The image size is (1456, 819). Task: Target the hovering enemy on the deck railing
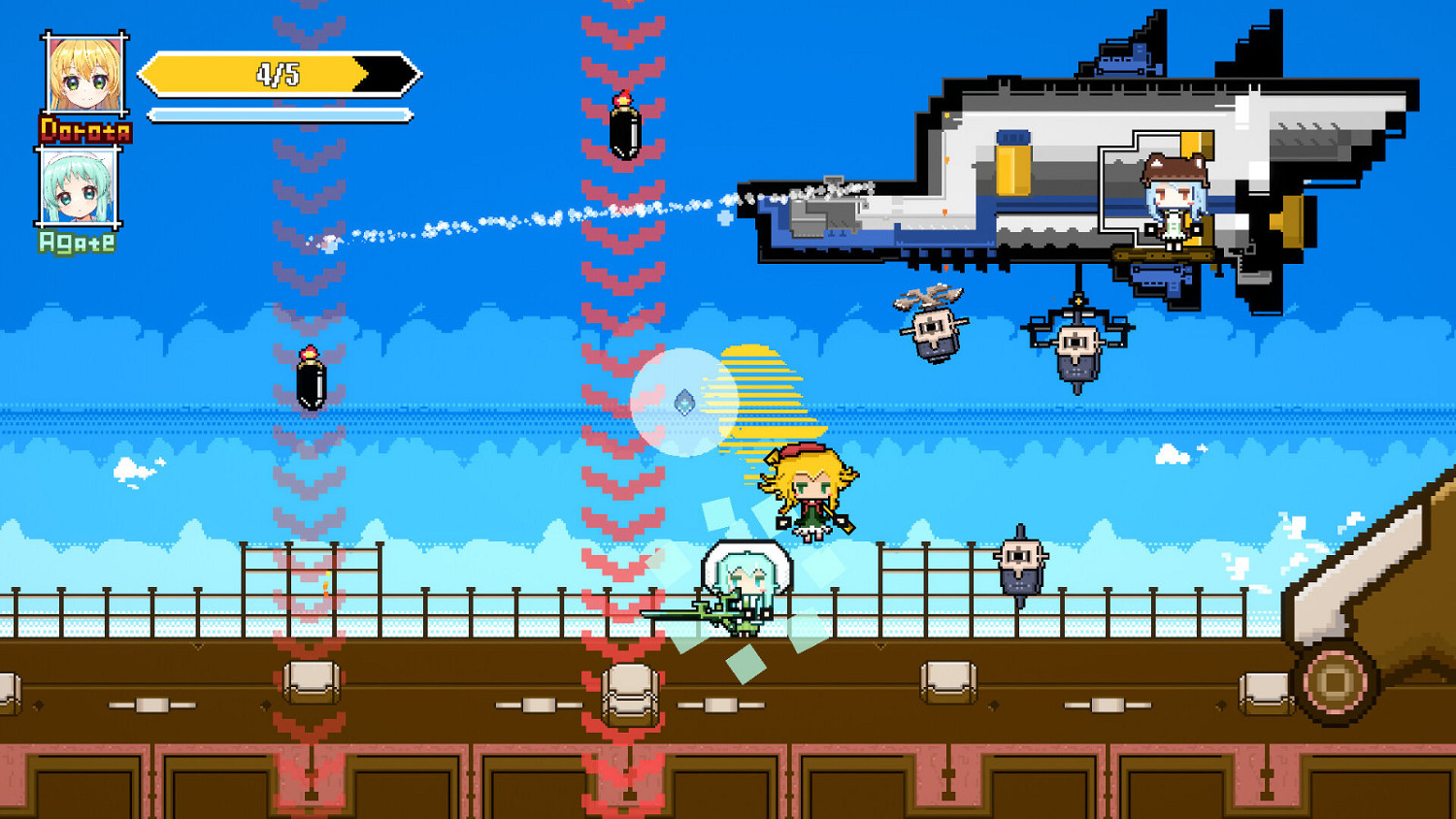click(1019, 561)
